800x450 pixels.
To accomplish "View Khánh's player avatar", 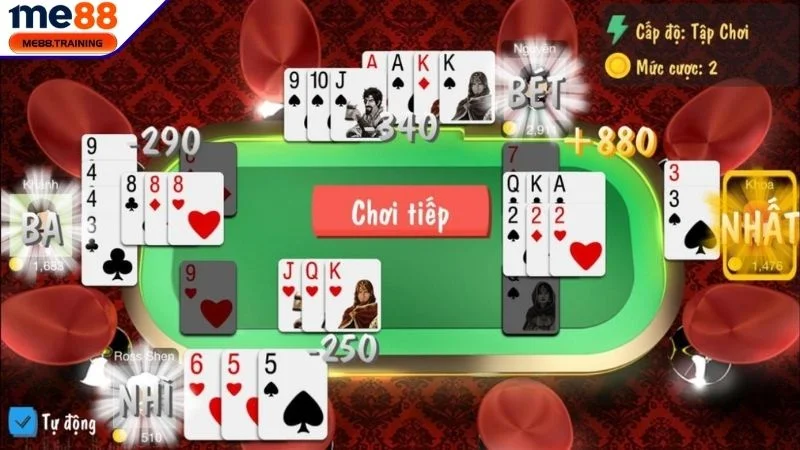I will 40,227.
